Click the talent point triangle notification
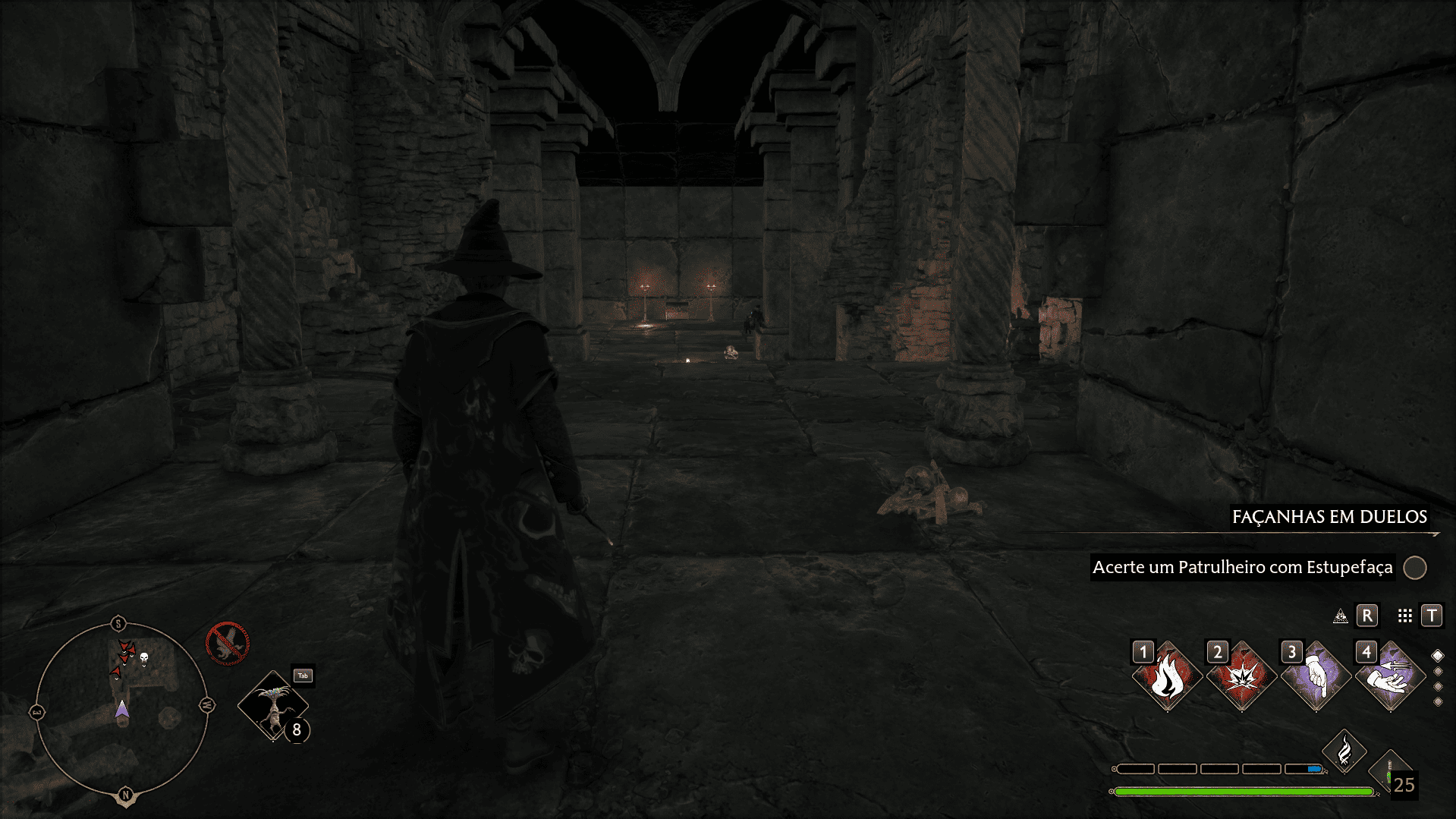 1340,616
